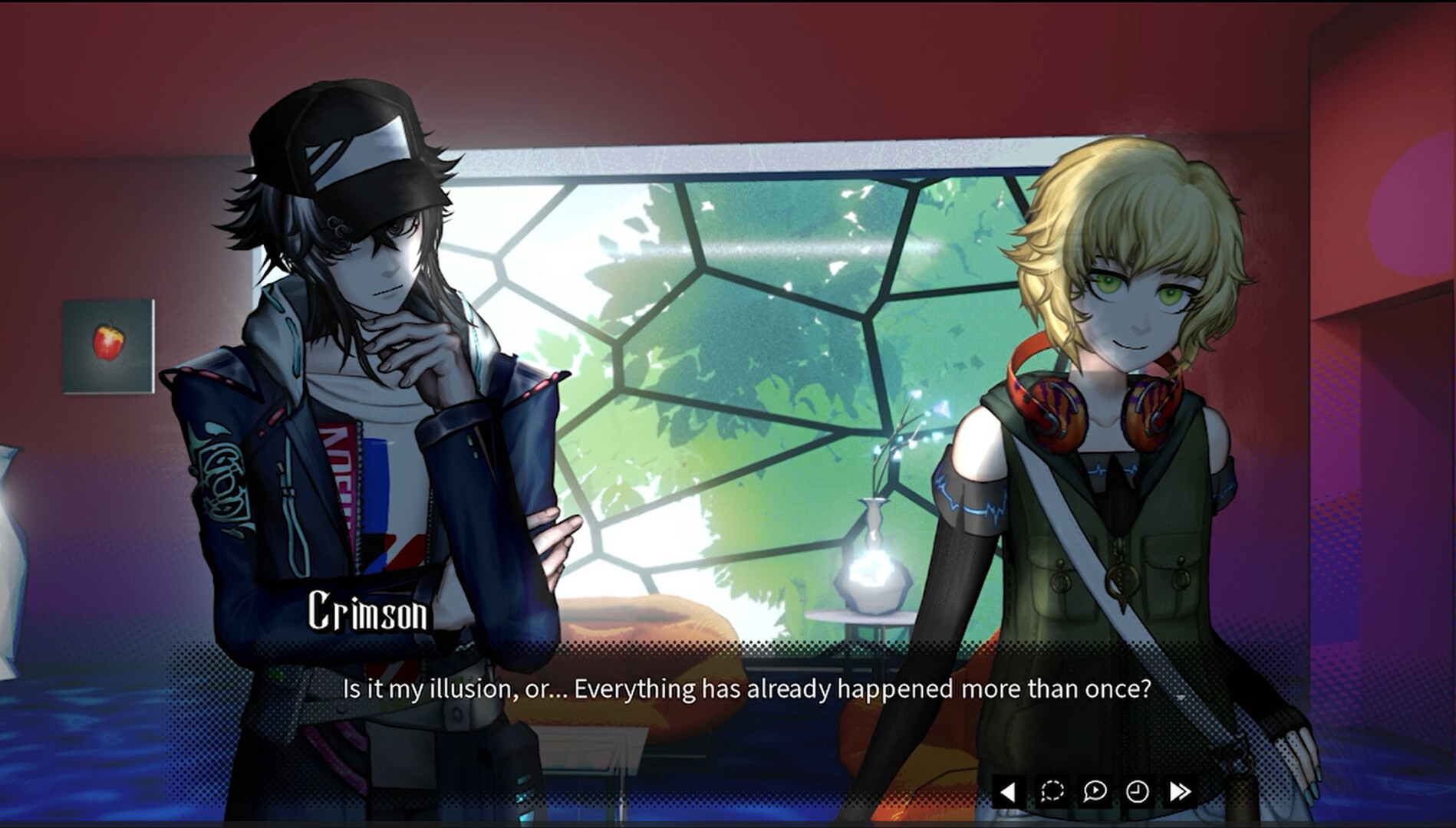Go back with the left arrow button
Viewport: 1456px width, 828px height.
point(1009,791)
